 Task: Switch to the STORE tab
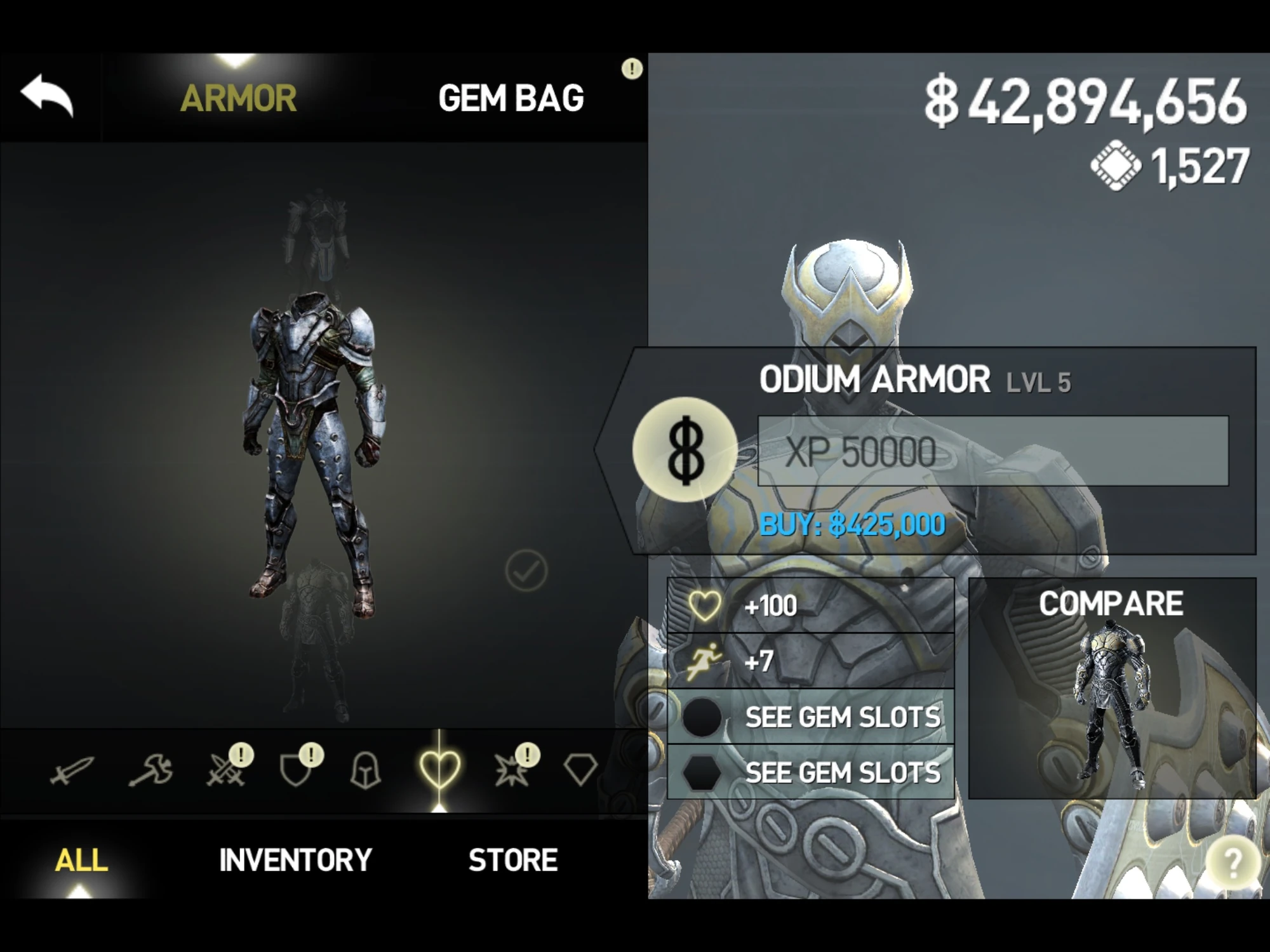tap(512, 860)
